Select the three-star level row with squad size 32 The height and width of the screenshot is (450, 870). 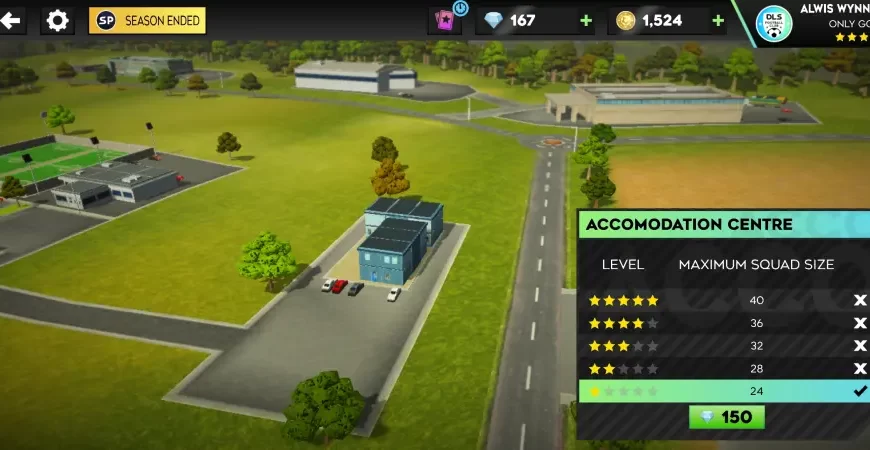724,346
